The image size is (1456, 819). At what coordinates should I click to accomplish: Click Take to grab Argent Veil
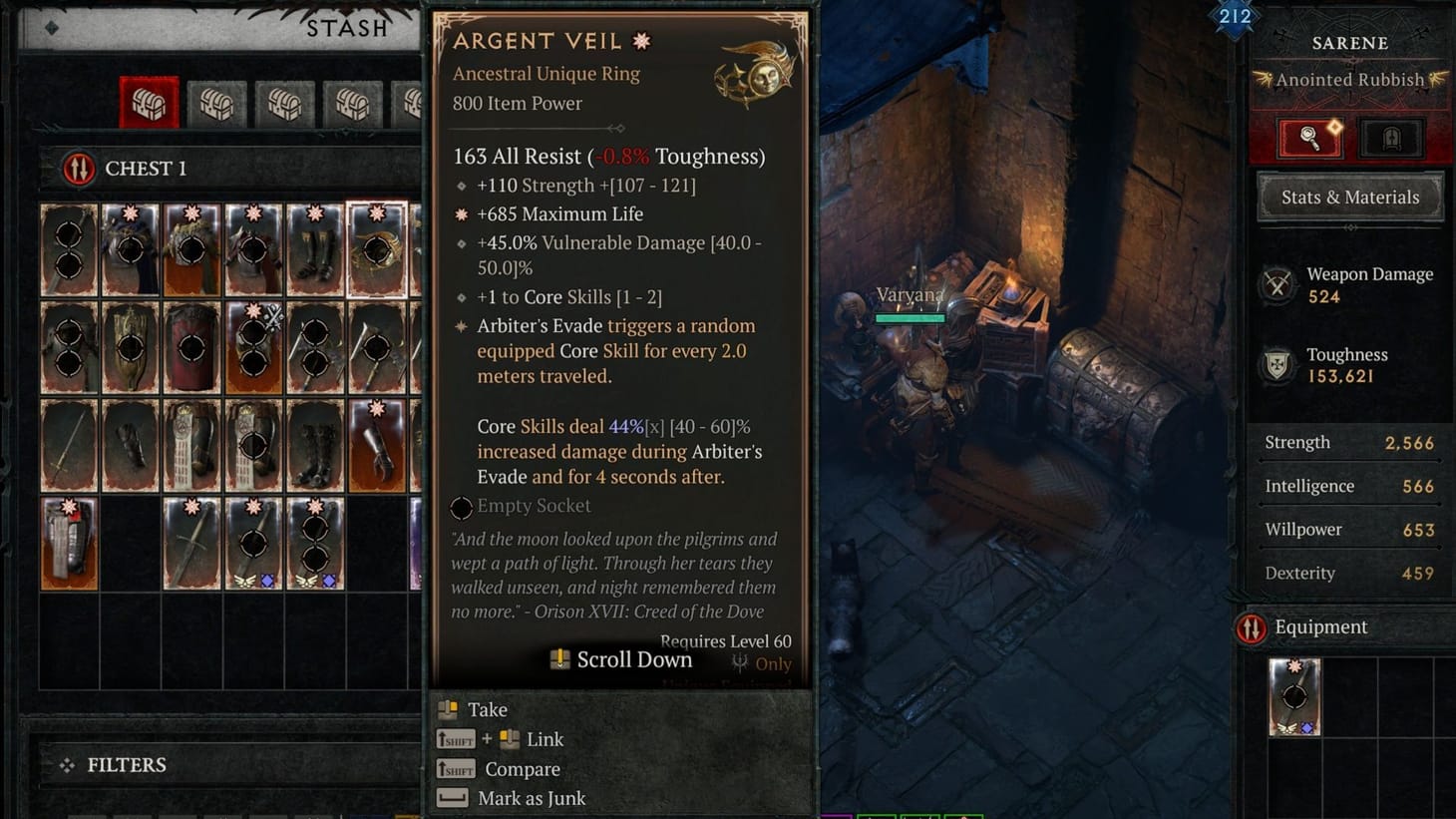[x=488, y=709]
